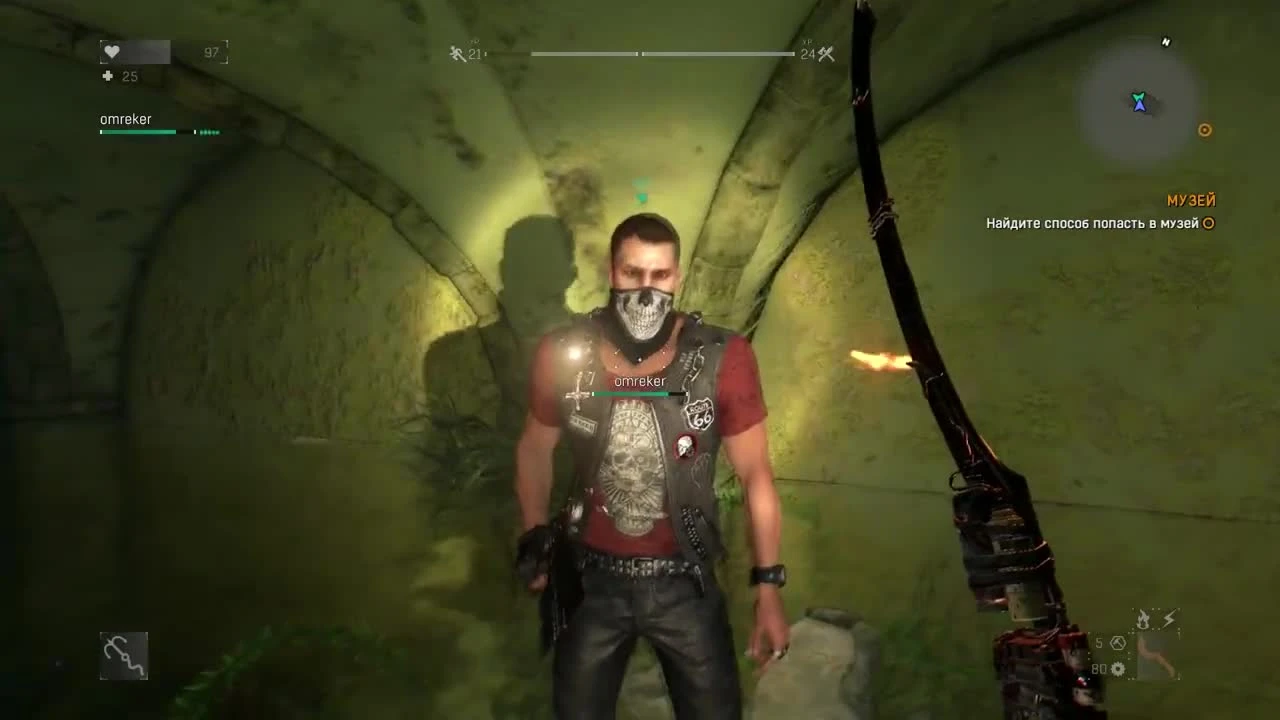Click the green health bar under omreker
The width and height of the screenshot is (1280, 720).
137,131
